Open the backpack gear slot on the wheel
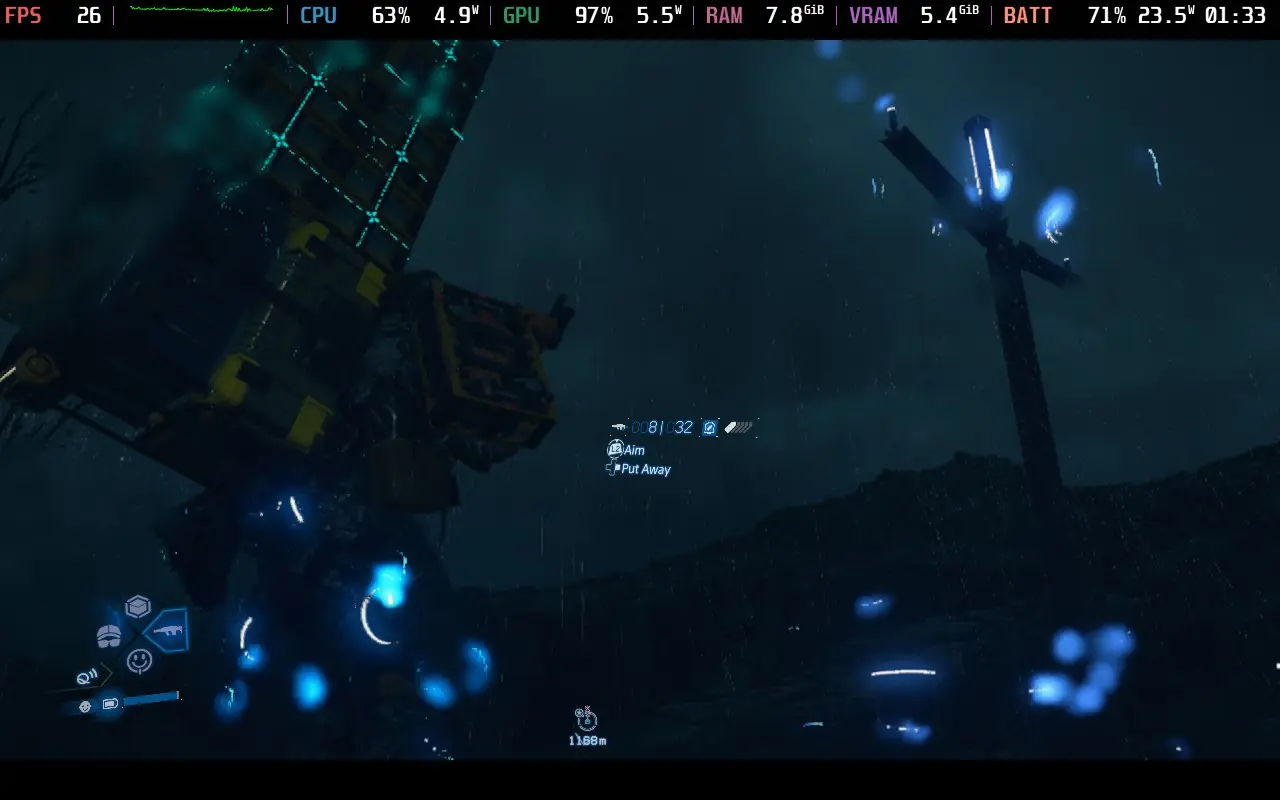This screenshot has height=800, width=1280. point(108,636)
